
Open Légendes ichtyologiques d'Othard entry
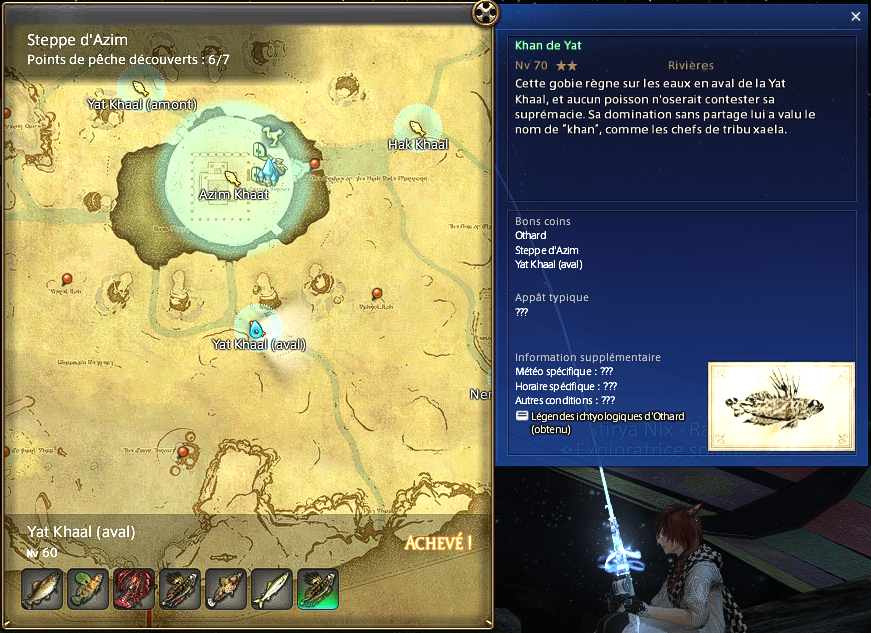point(600,416)
